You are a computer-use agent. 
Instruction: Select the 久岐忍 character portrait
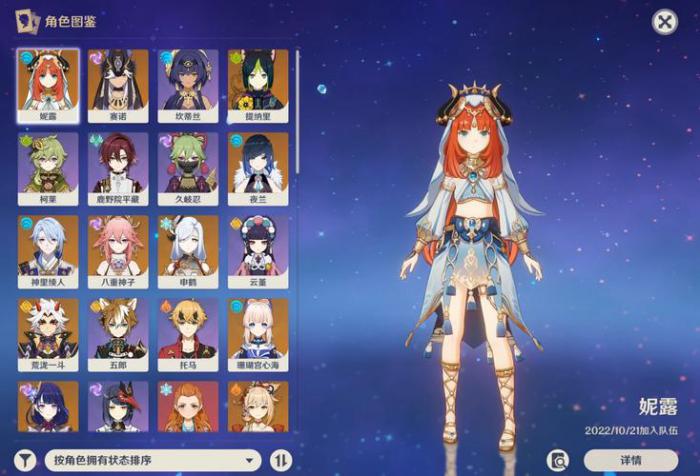pyautogui.click(x=188, y=169)
